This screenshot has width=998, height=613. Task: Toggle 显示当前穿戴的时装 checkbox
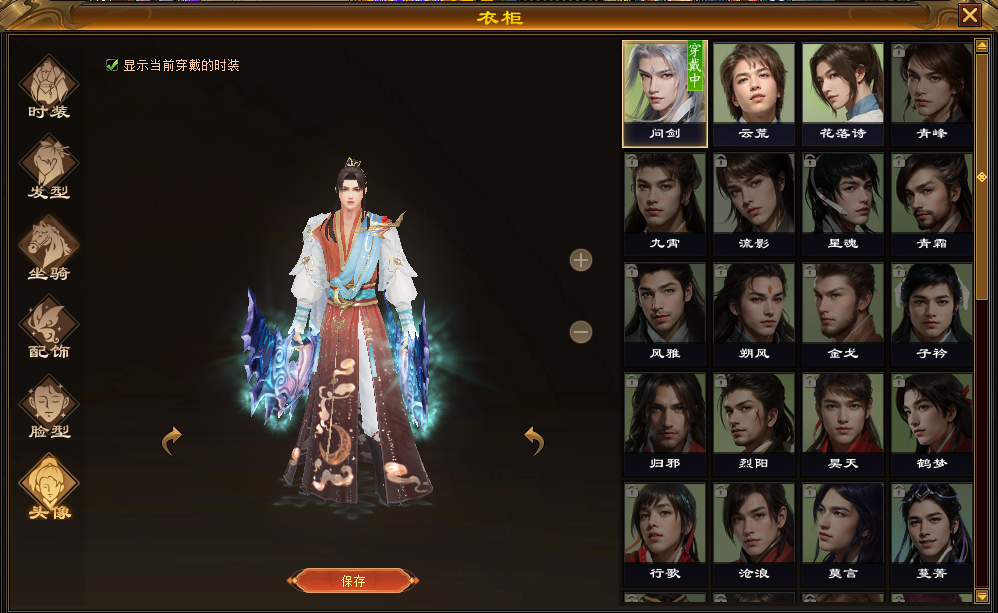(x=112, y=66)
